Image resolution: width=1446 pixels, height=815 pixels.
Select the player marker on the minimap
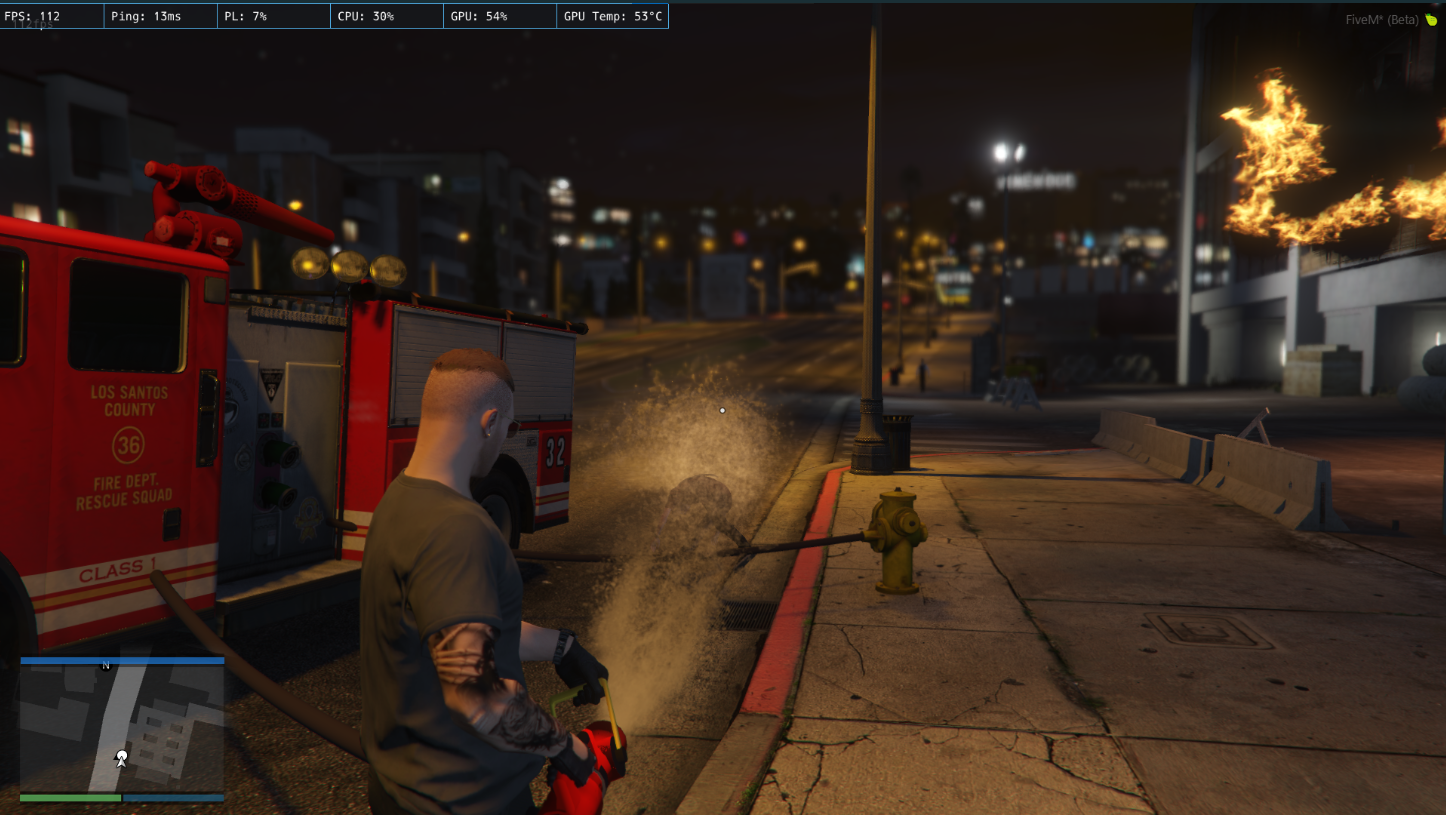click(121, 757)
